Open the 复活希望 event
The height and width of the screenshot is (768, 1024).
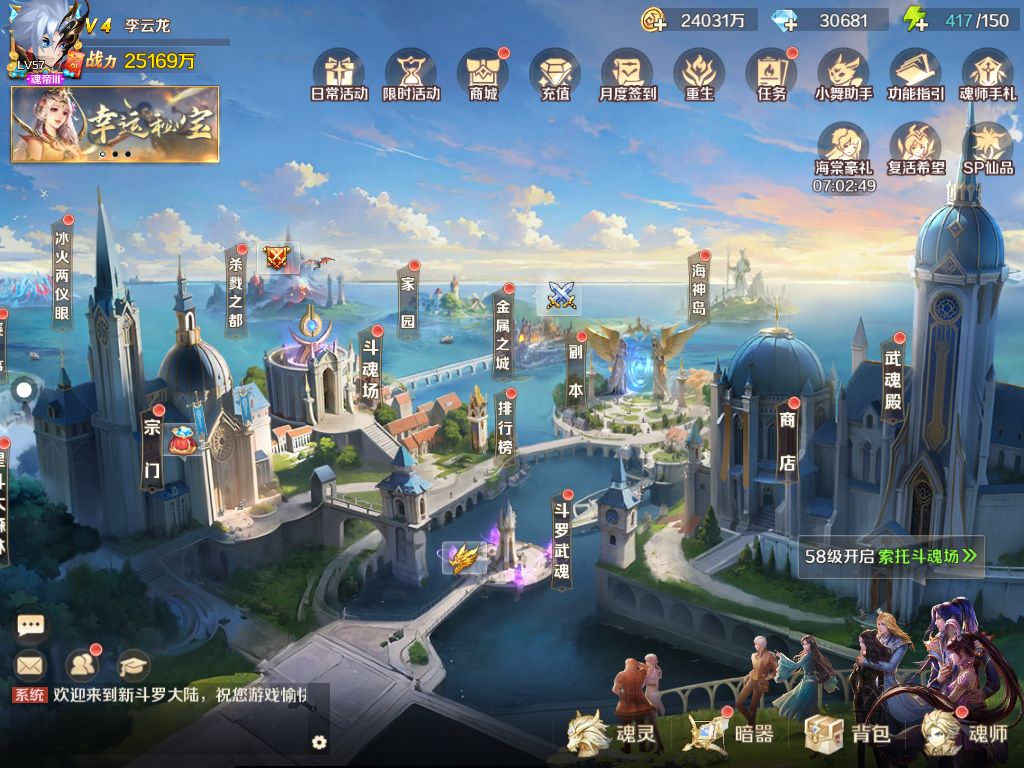[x=915, y=148]
